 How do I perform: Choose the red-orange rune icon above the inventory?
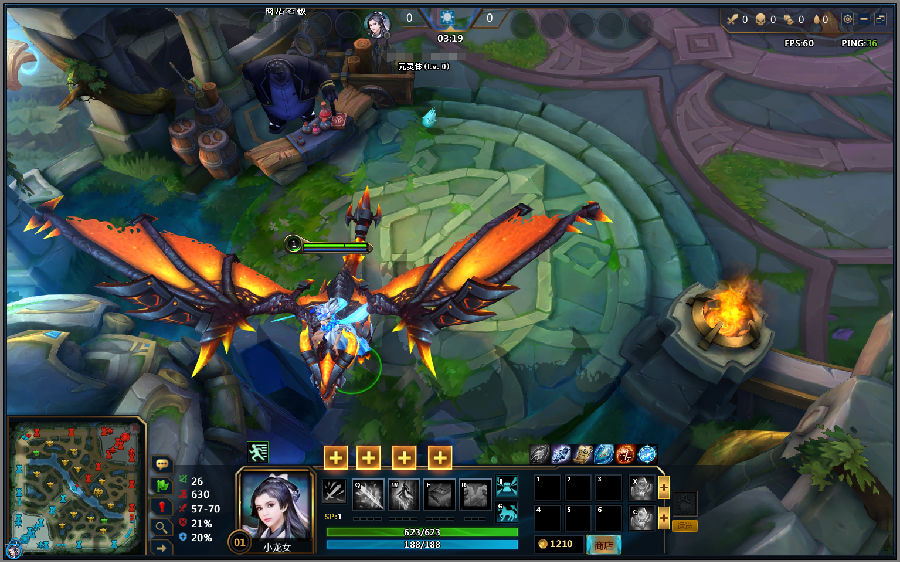pos(625,454)
